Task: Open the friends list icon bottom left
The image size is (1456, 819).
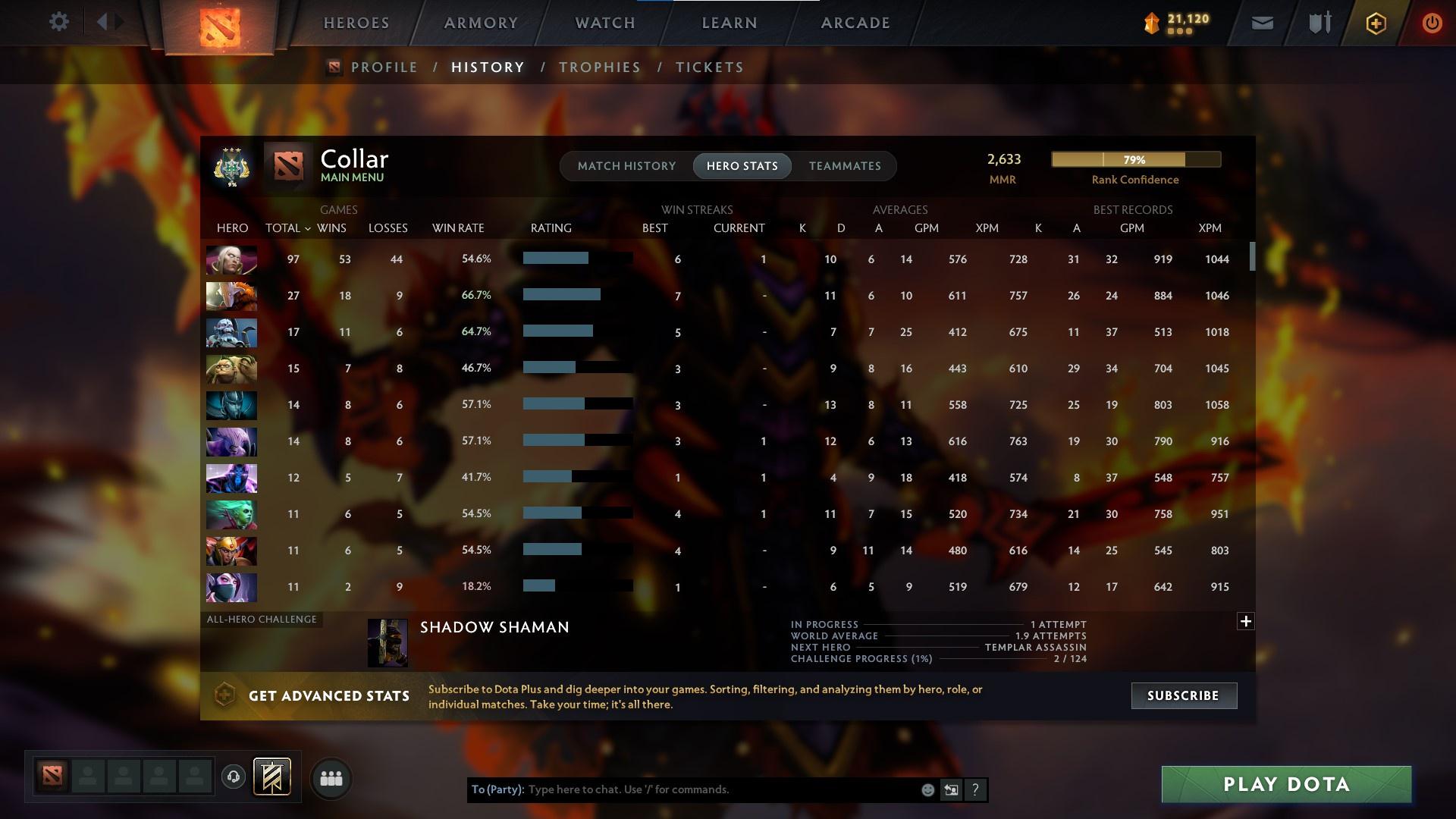Action: click(331, 779)
